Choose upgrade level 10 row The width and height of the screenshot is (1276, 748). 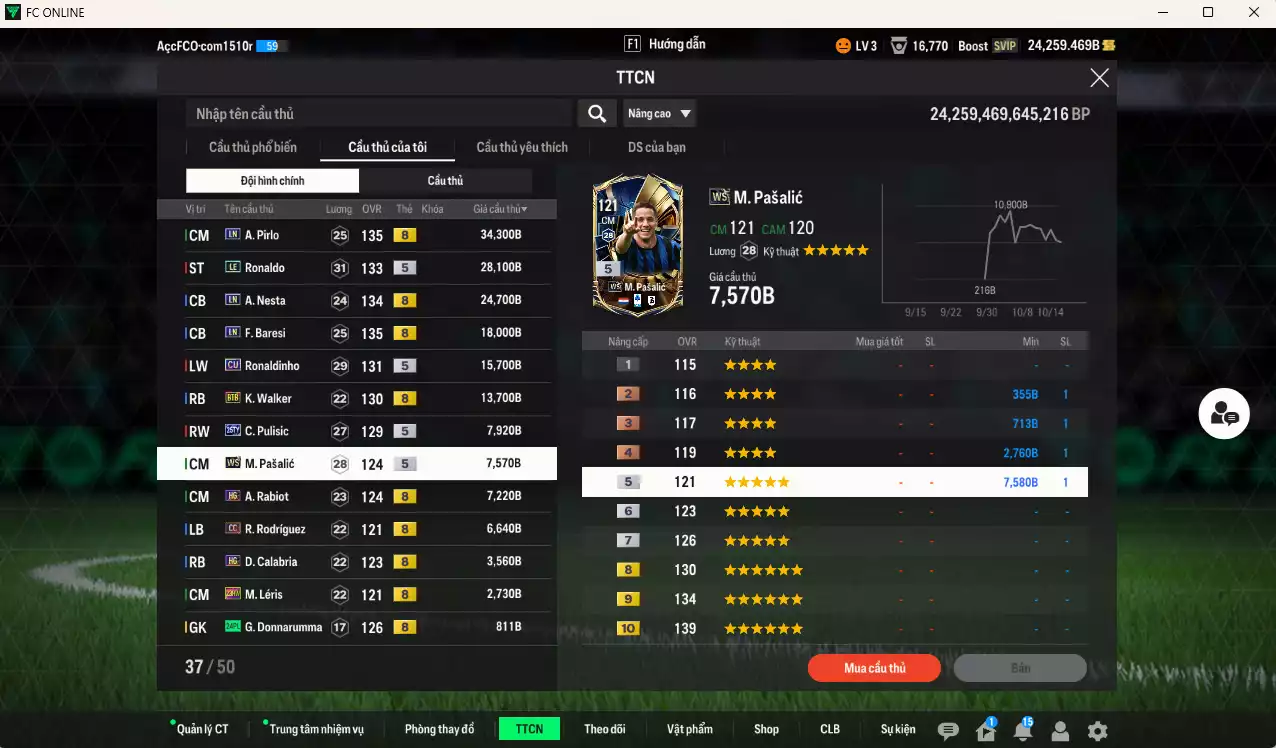pyautogui.click(x=834, y=629)
